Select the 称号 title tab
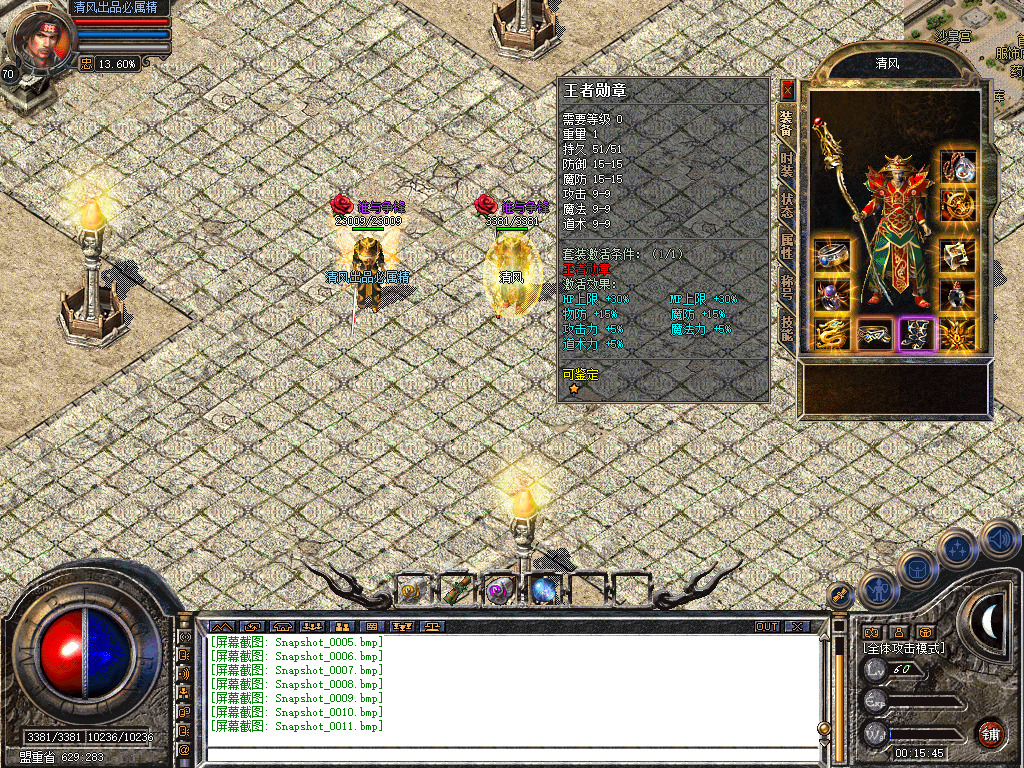Image resolution: width=1024 pixels, height=768 pixels. 787,287
